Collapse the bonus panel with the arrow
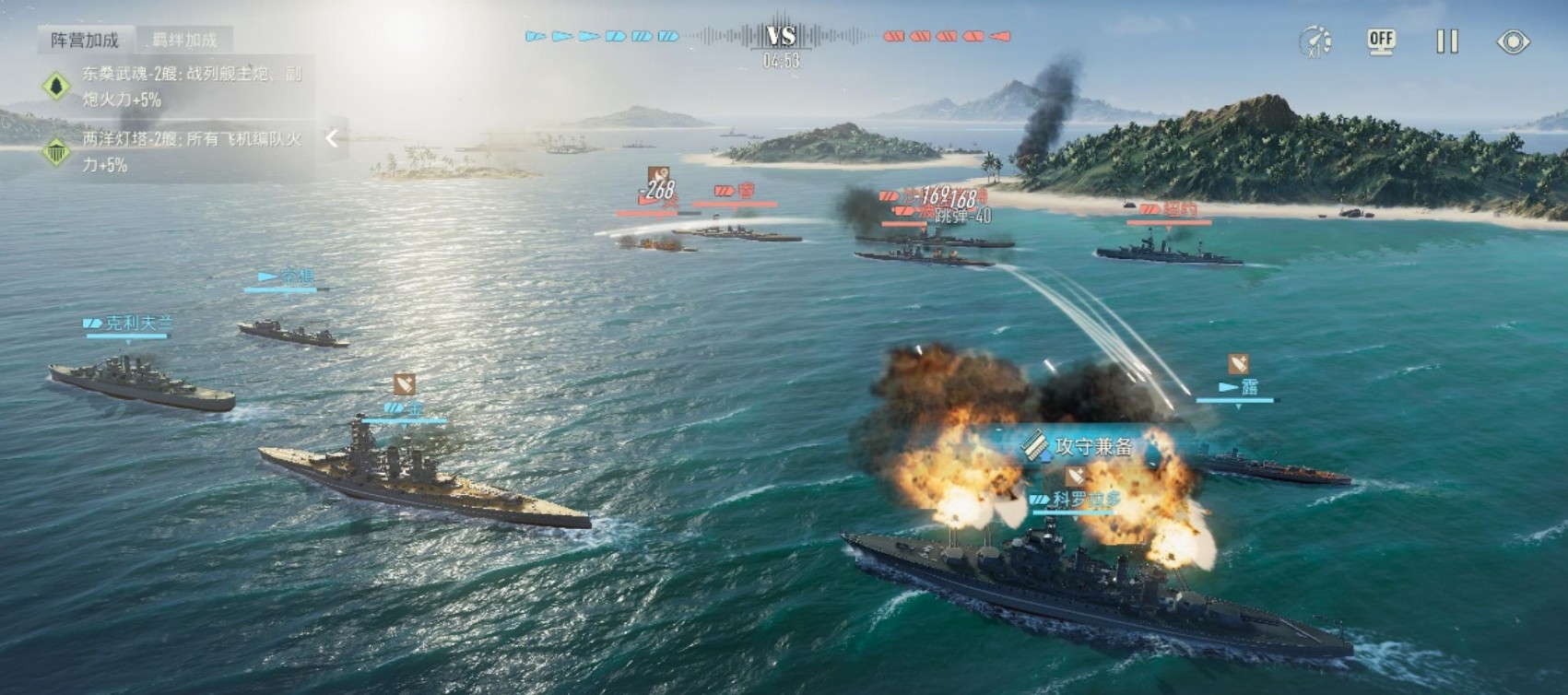 tap(332, 139)
